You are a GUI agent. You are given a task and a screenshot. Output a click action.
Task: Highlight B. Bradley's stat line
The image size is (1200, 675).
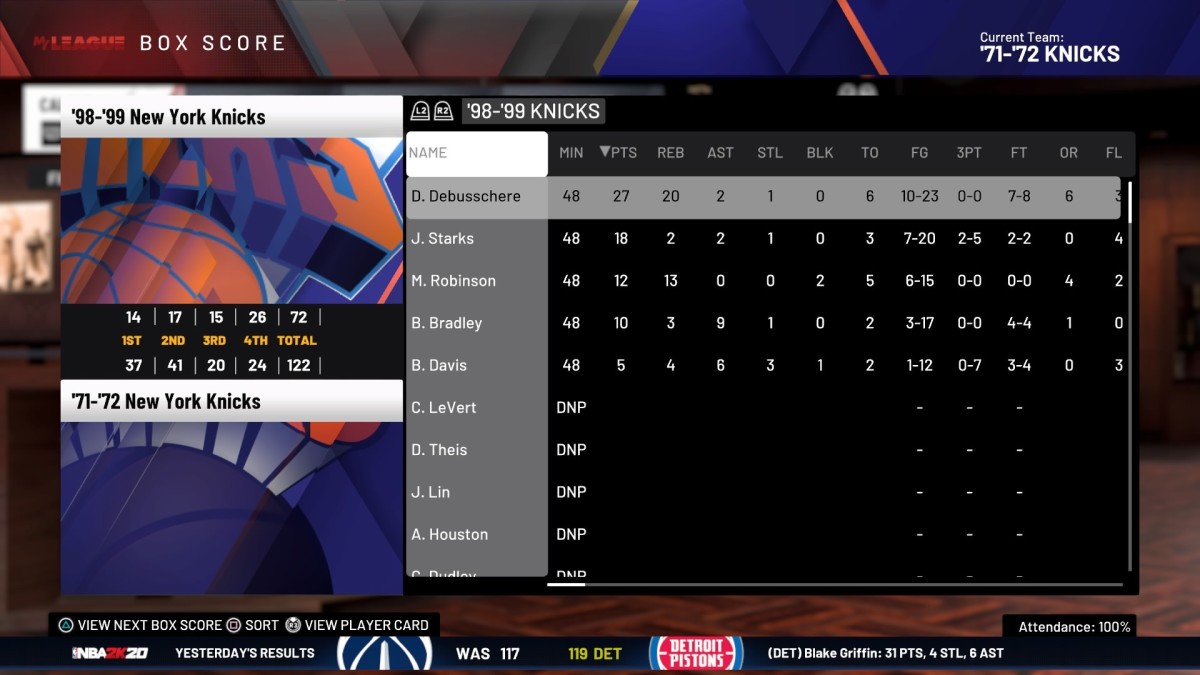[447, 323]
